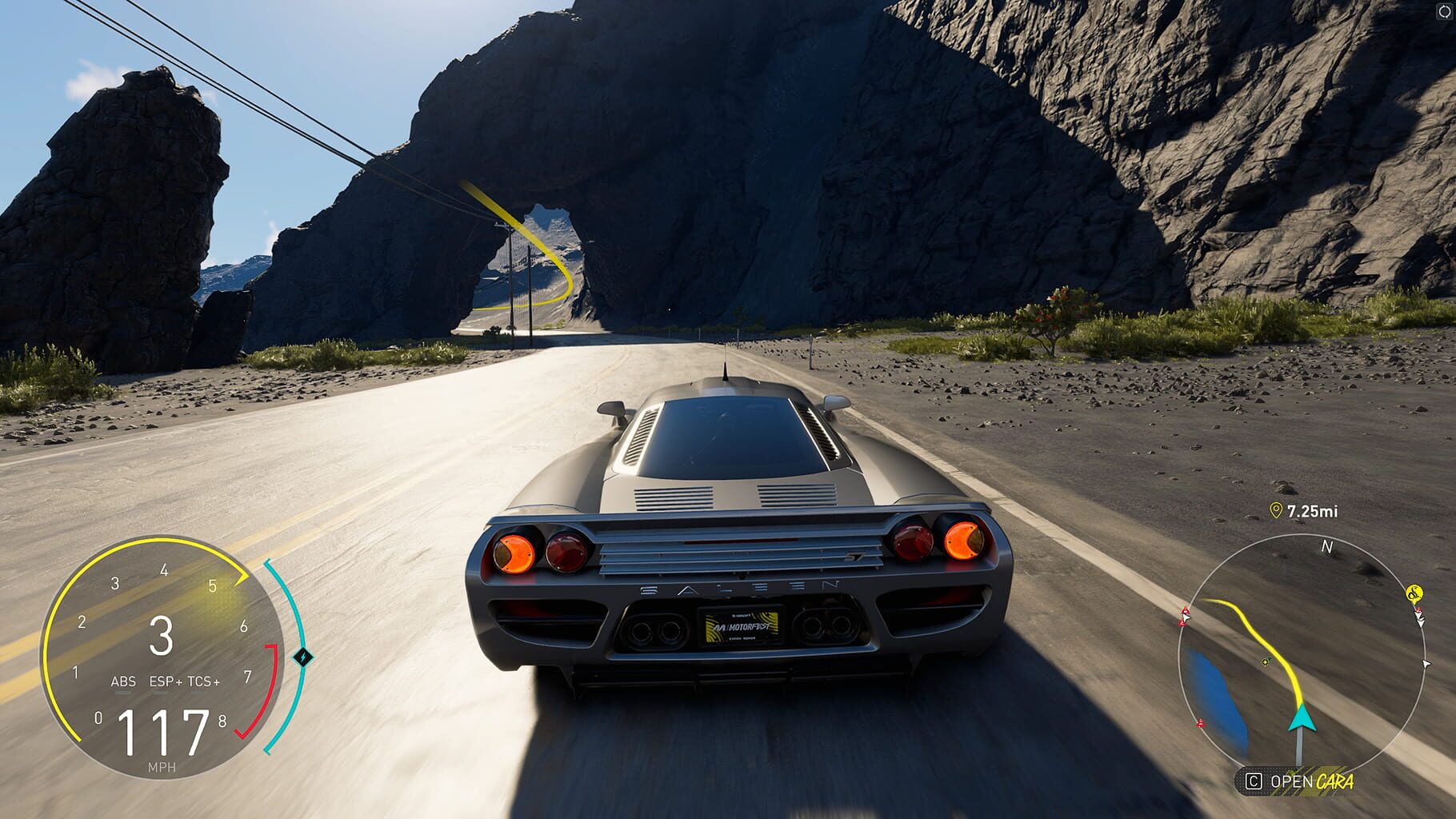Click the C key prompt icon in the CARA bar
The height and width of the screenshot is (819, 1456).
point(1254,781)
